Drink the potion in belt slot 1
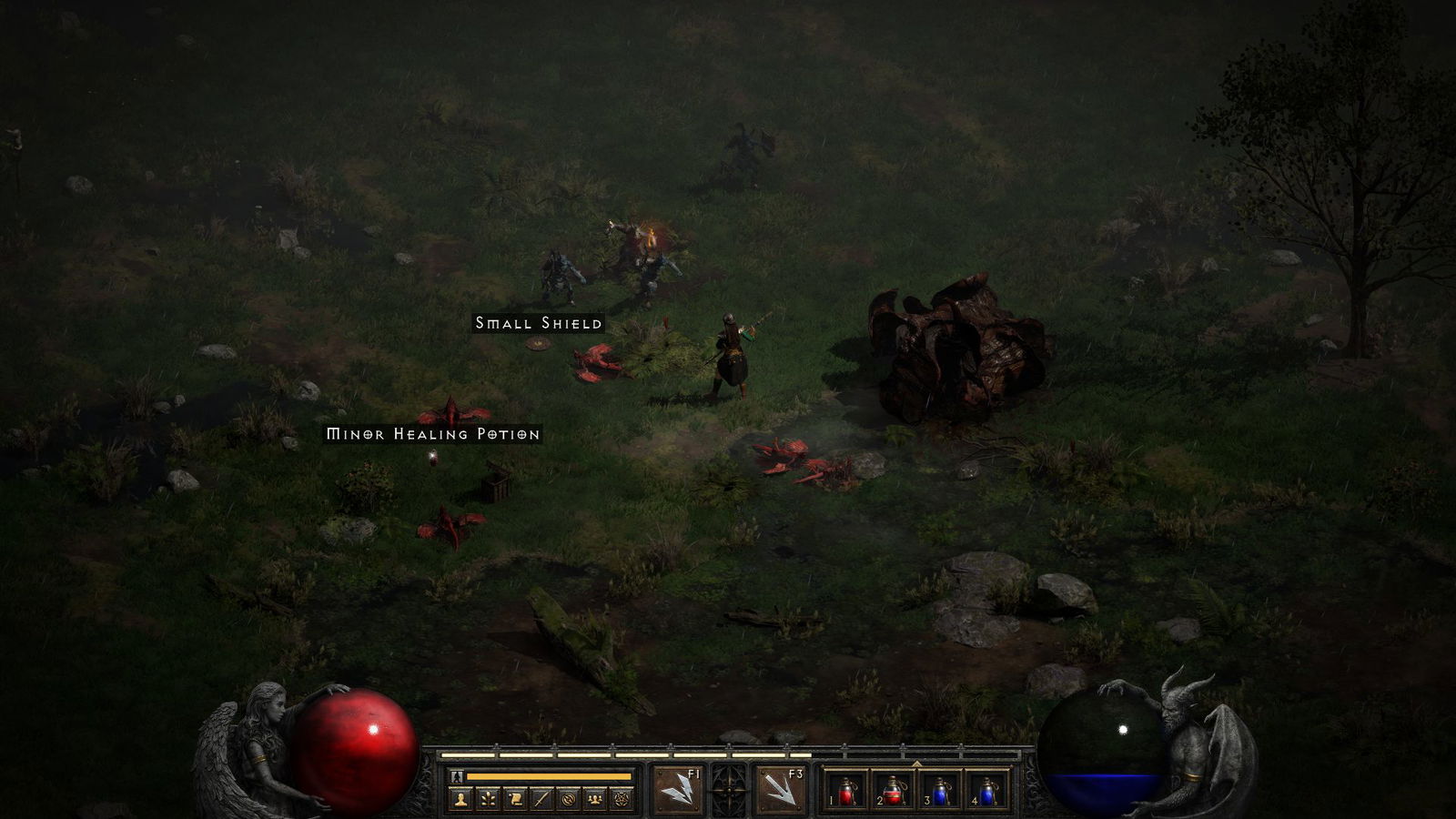 (845, 794)
